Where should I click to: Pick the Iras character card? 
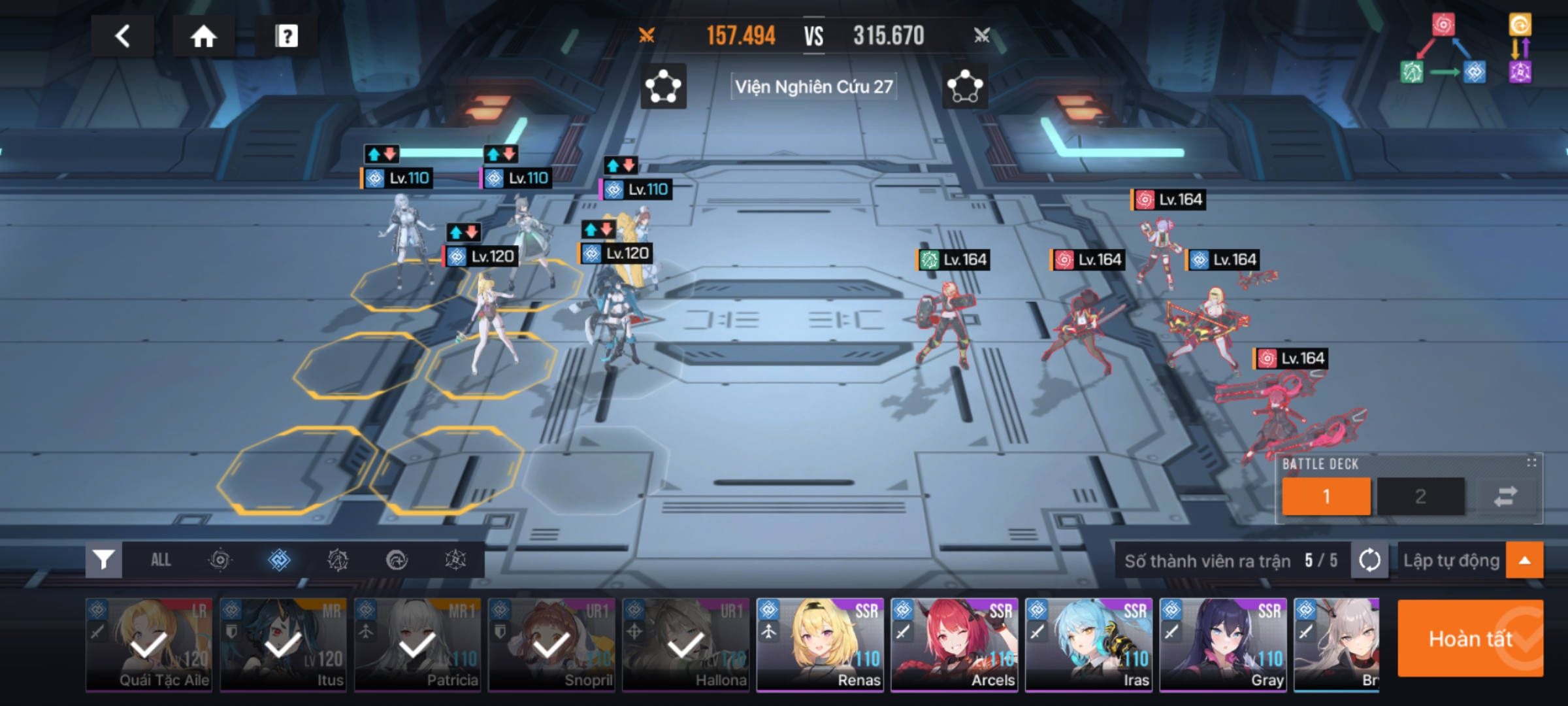tap(1089, 645)
